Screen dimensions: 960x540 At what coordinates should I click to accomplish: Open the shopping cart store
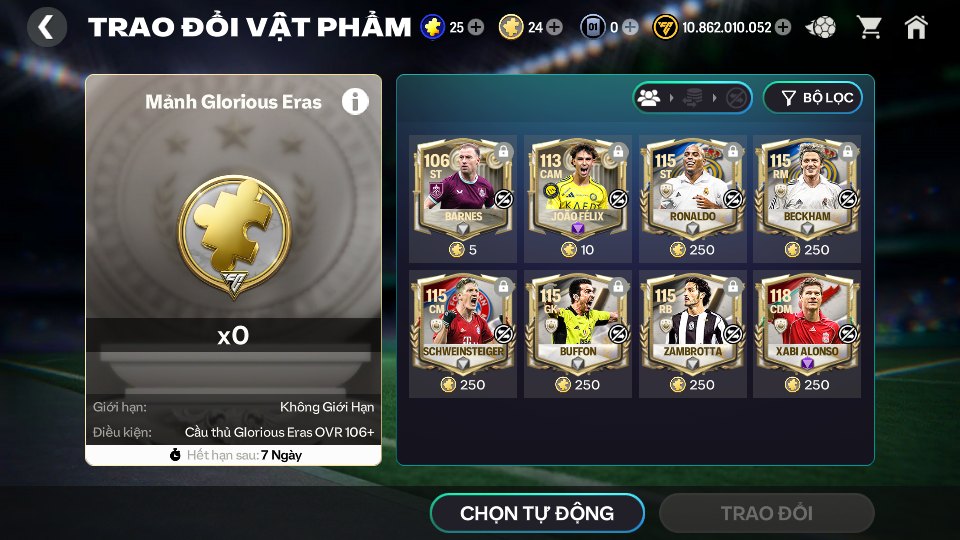pos(869,27)
